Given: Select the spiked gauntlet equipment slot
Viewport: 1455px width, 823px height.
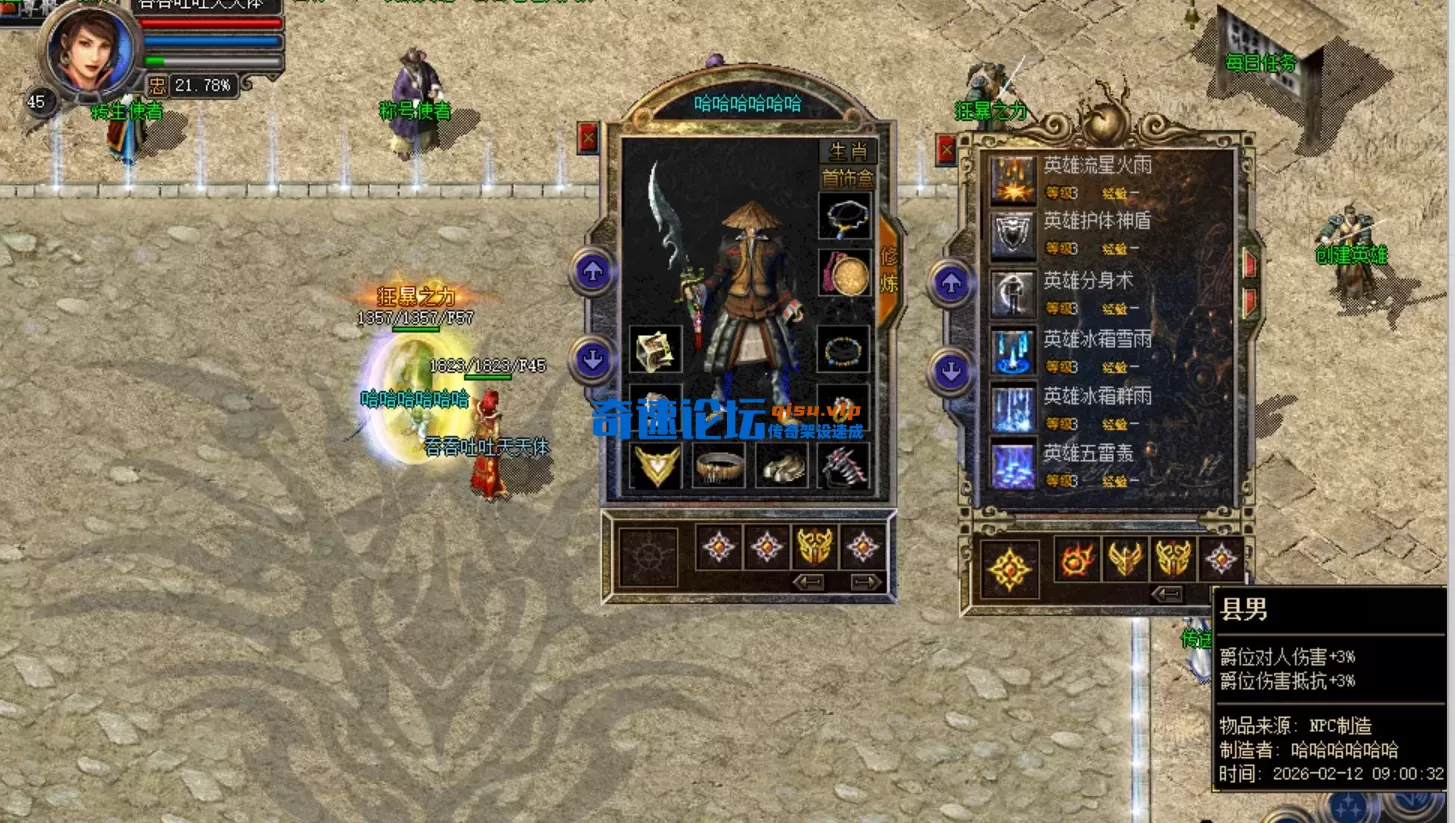Looking at the screenshot, I should [845, 466].
